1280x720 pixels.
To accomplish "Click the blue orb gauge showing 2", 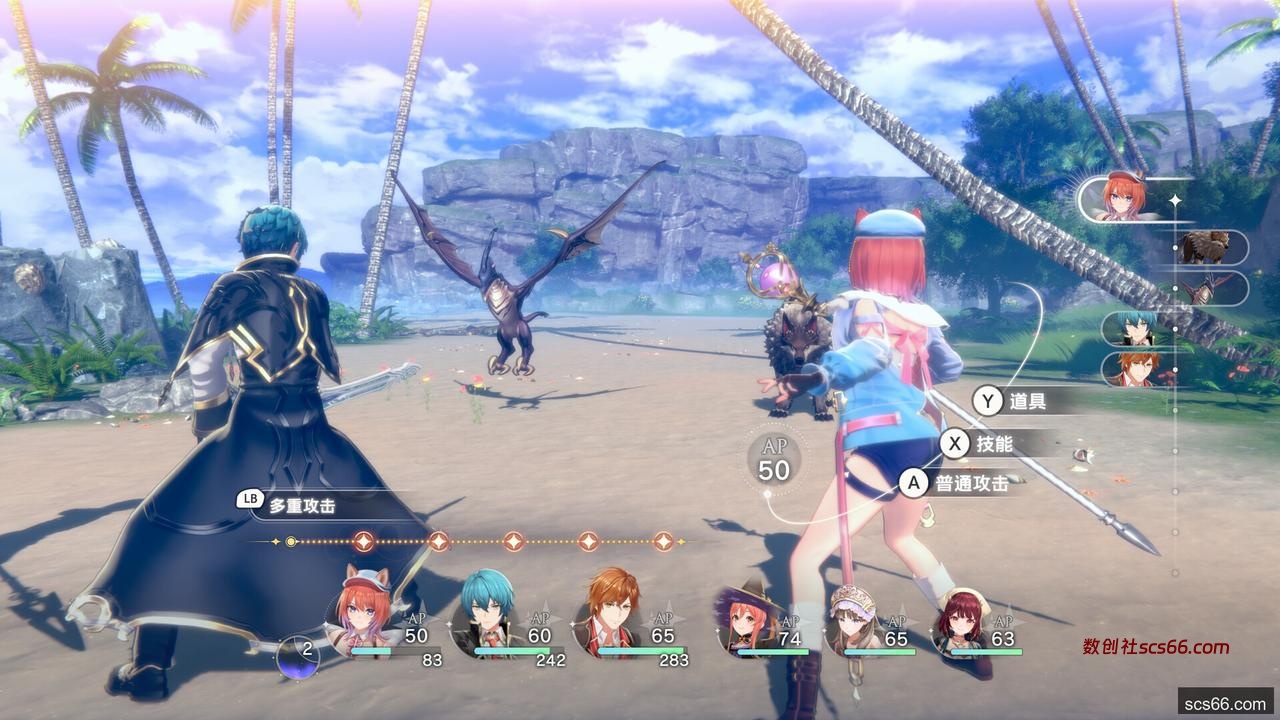I will coord(298,657).
